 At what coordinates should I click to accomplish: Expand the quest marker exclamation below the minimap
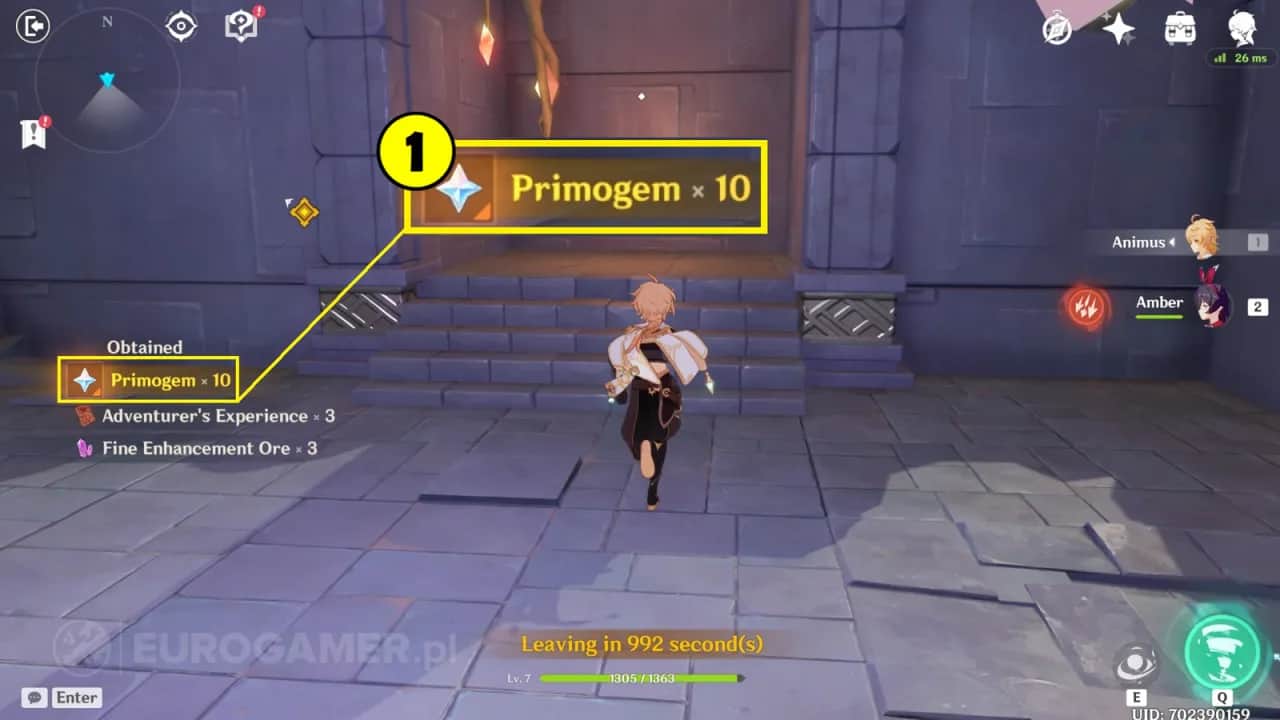[32, 132]
